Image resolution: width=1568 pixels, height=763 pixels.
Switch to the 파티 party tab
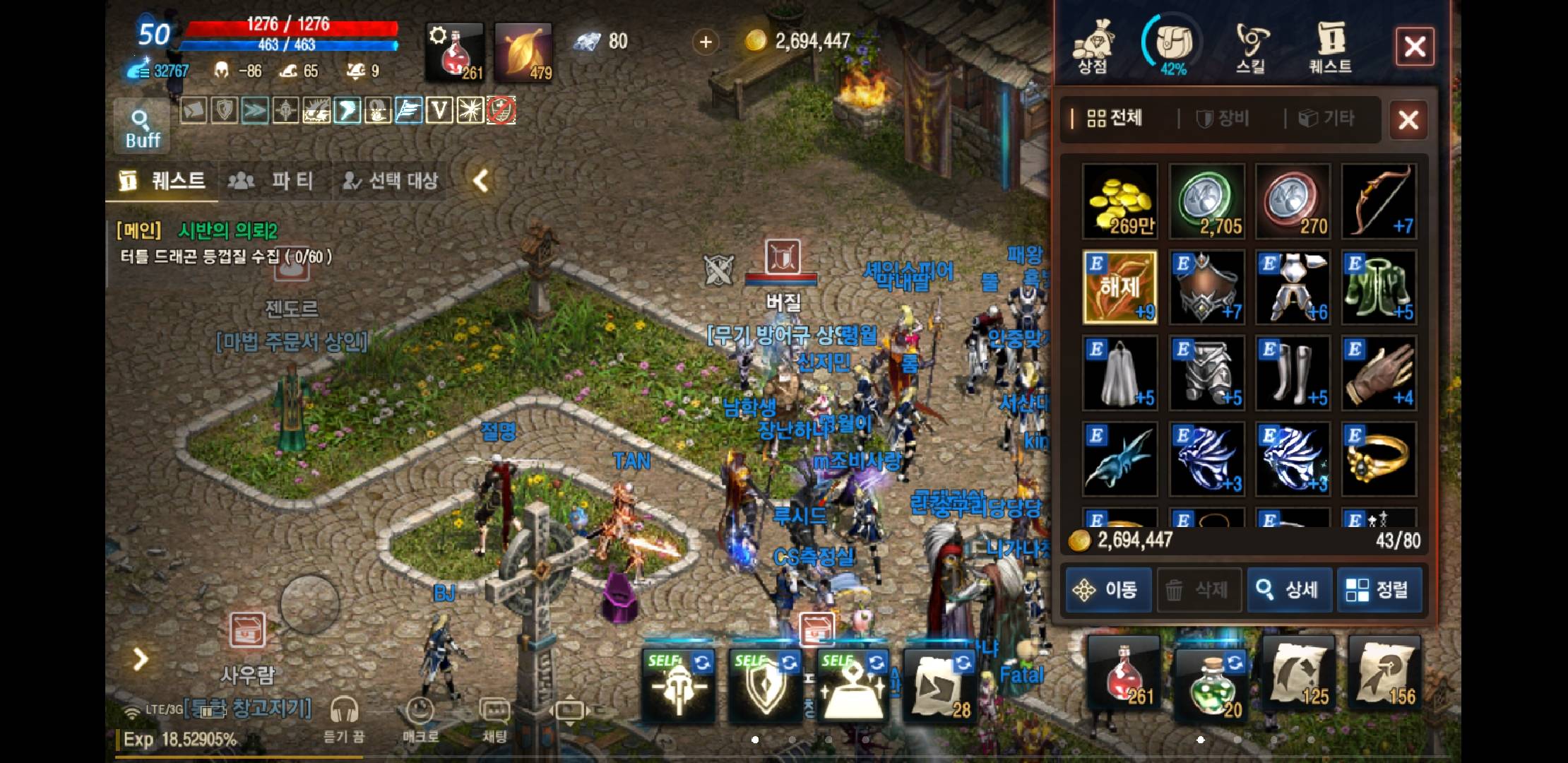[273, 181]
